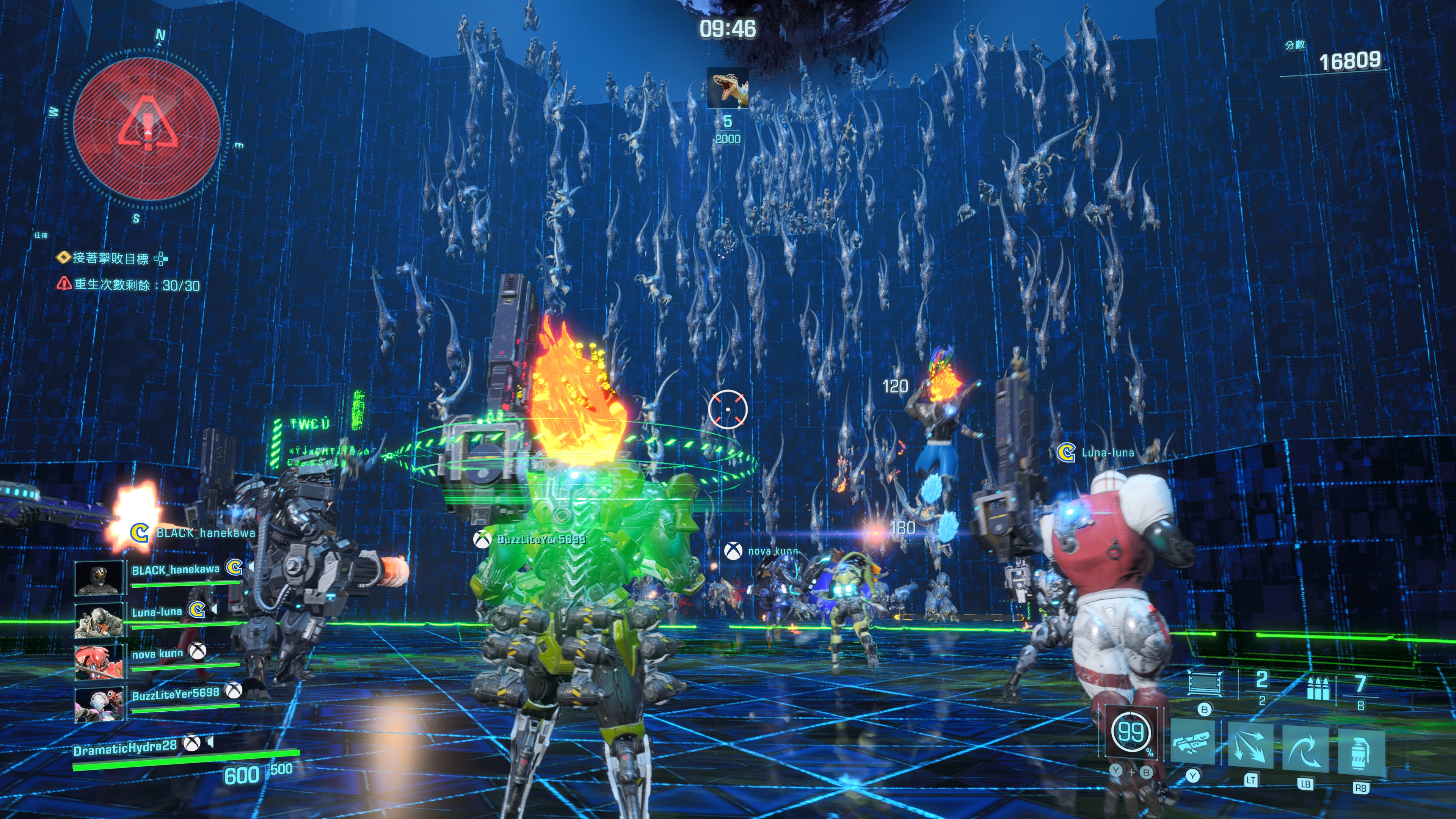Throw the grenade ability icon

[x=1361, y=752]
